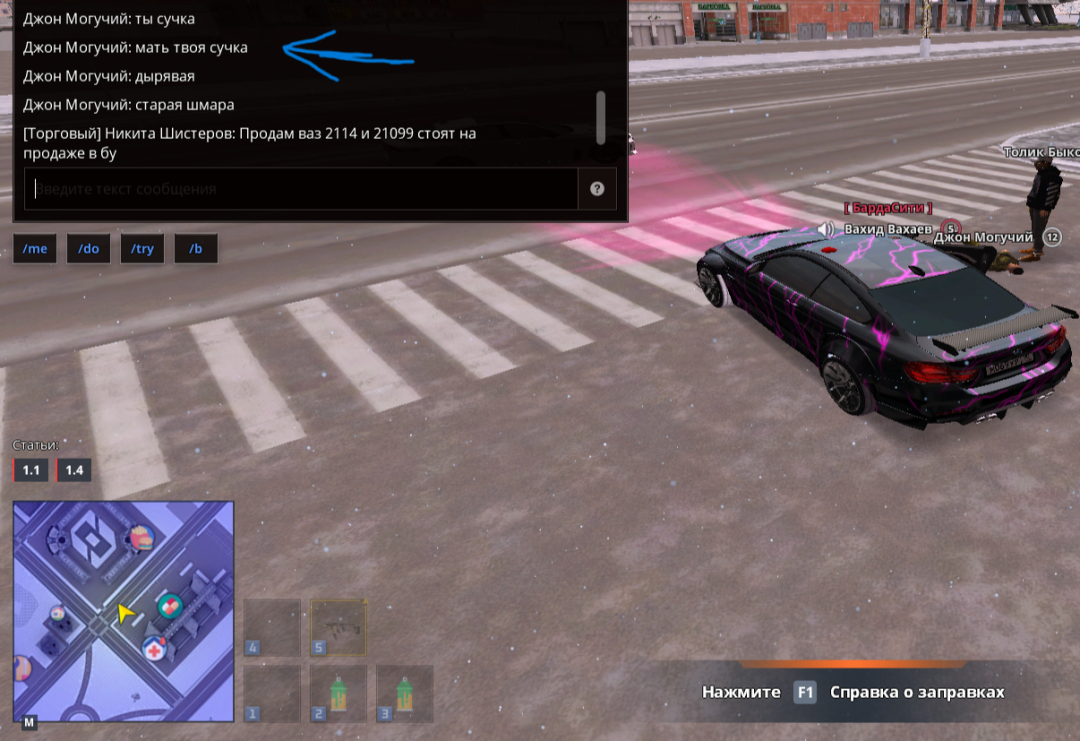This screenshot has width=1080, height=741.
Task: Select the /b chat command button
Action: click(196, 249)
